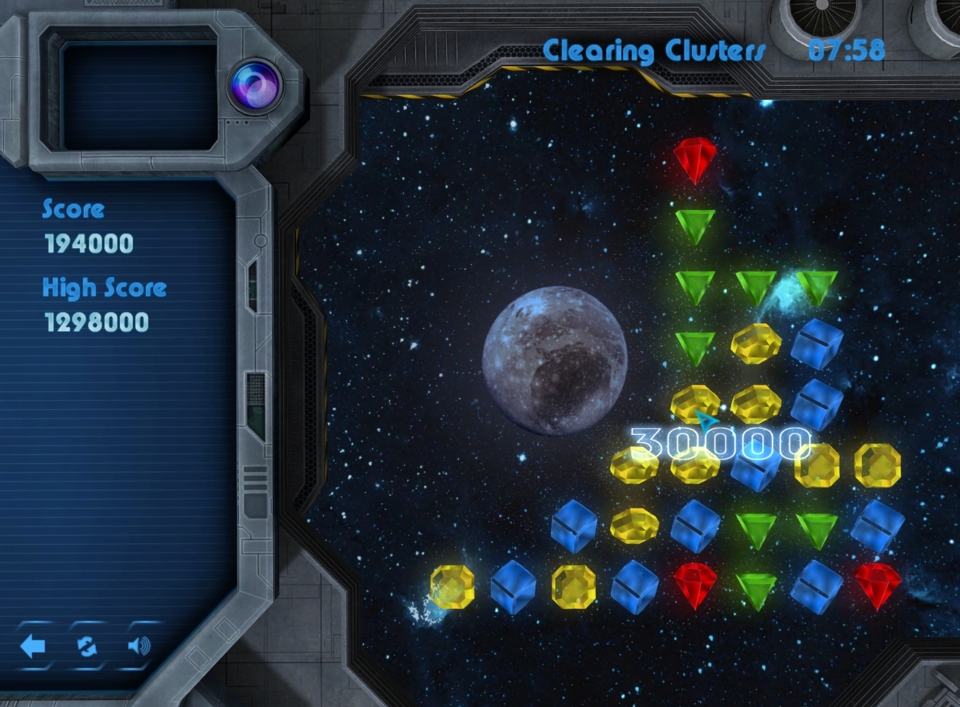Select the red gem topping the gem stack
The image size is (960, 707).
tap(695, 159)
